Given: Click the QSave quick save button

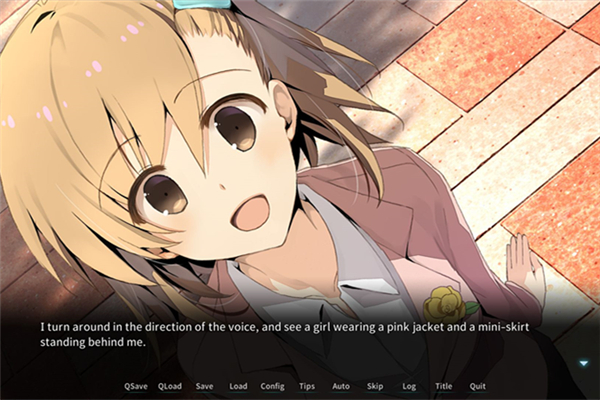Looking at the screenshot, I should (135, 386).
